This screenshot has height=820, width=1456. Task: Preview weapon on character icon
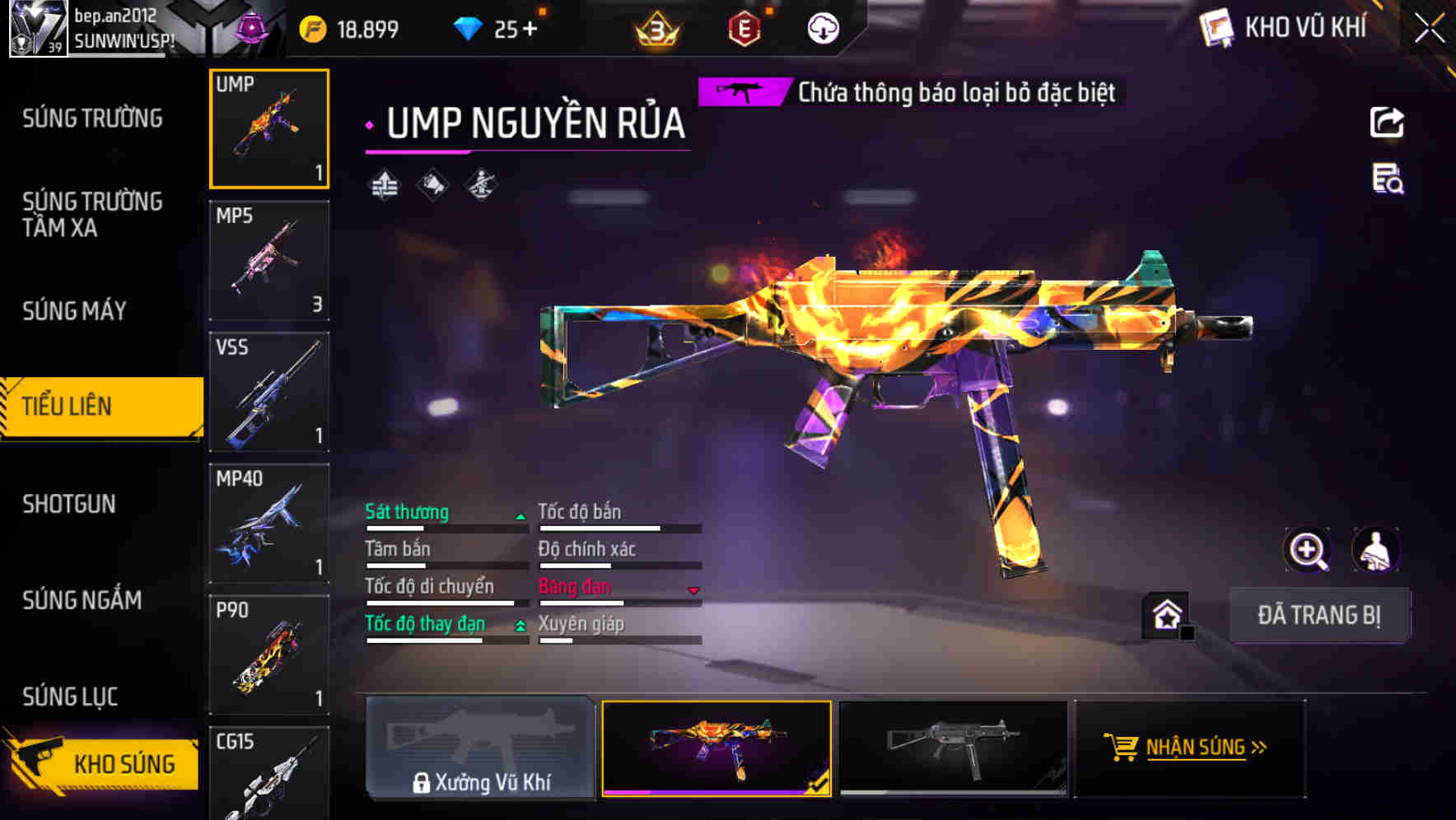click(x=1375, y=550)
